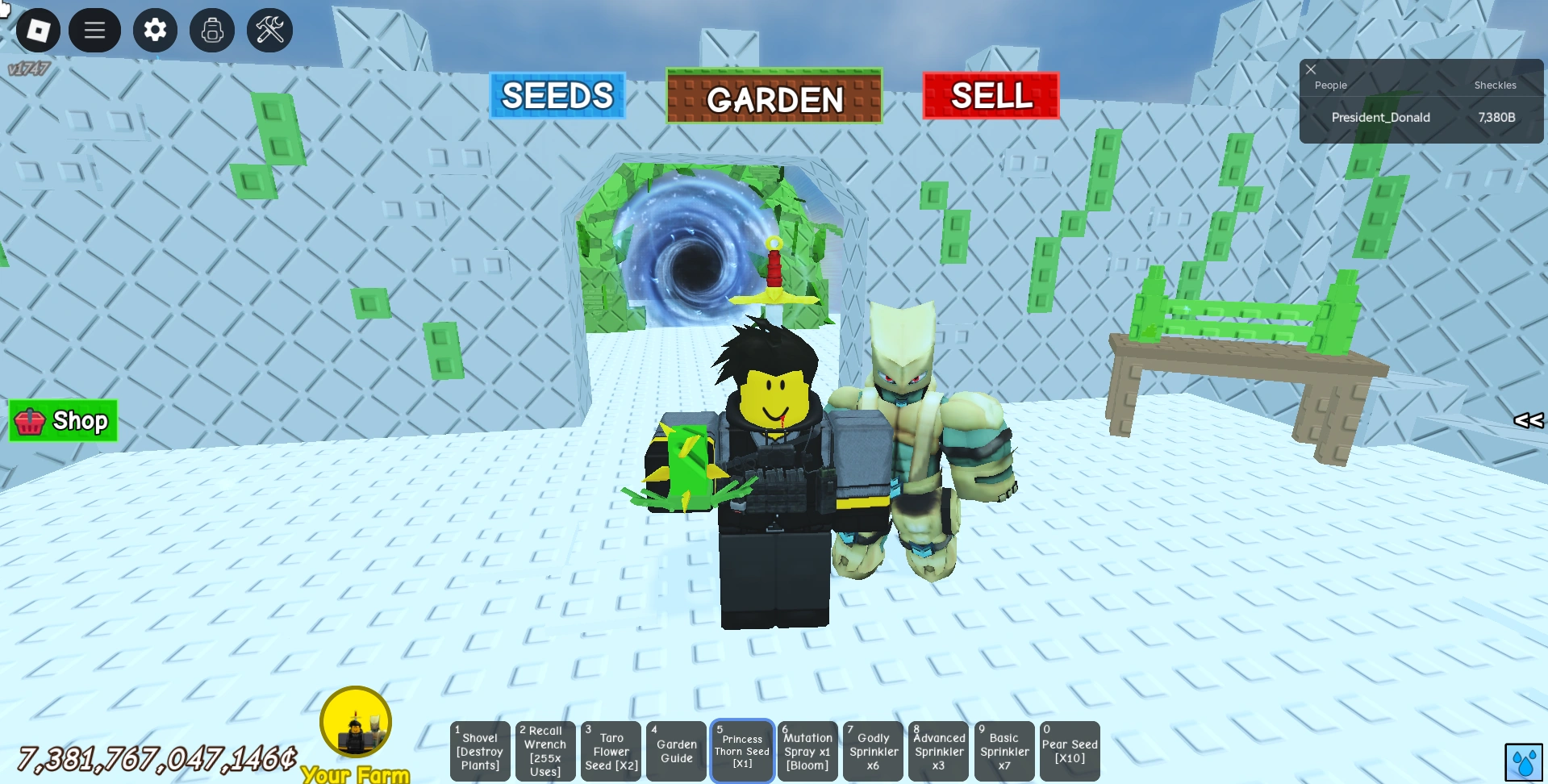Screen dimensions: 1548x784
Task: Equip the Godly Sprinkler x6
Action: pyautogui.click(x=873, y=751)
